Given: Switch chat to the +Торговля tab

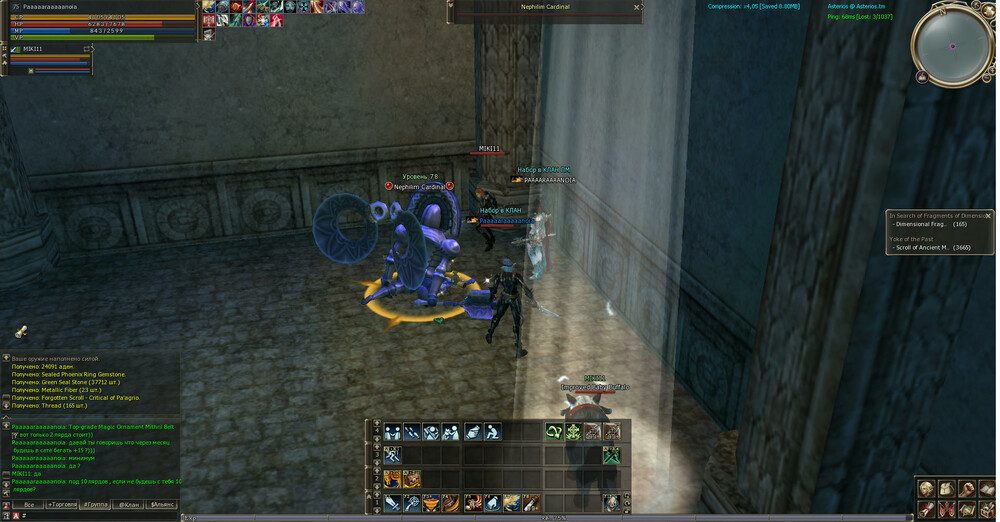Looking at the screenshot, I should [x=63, y=505].
